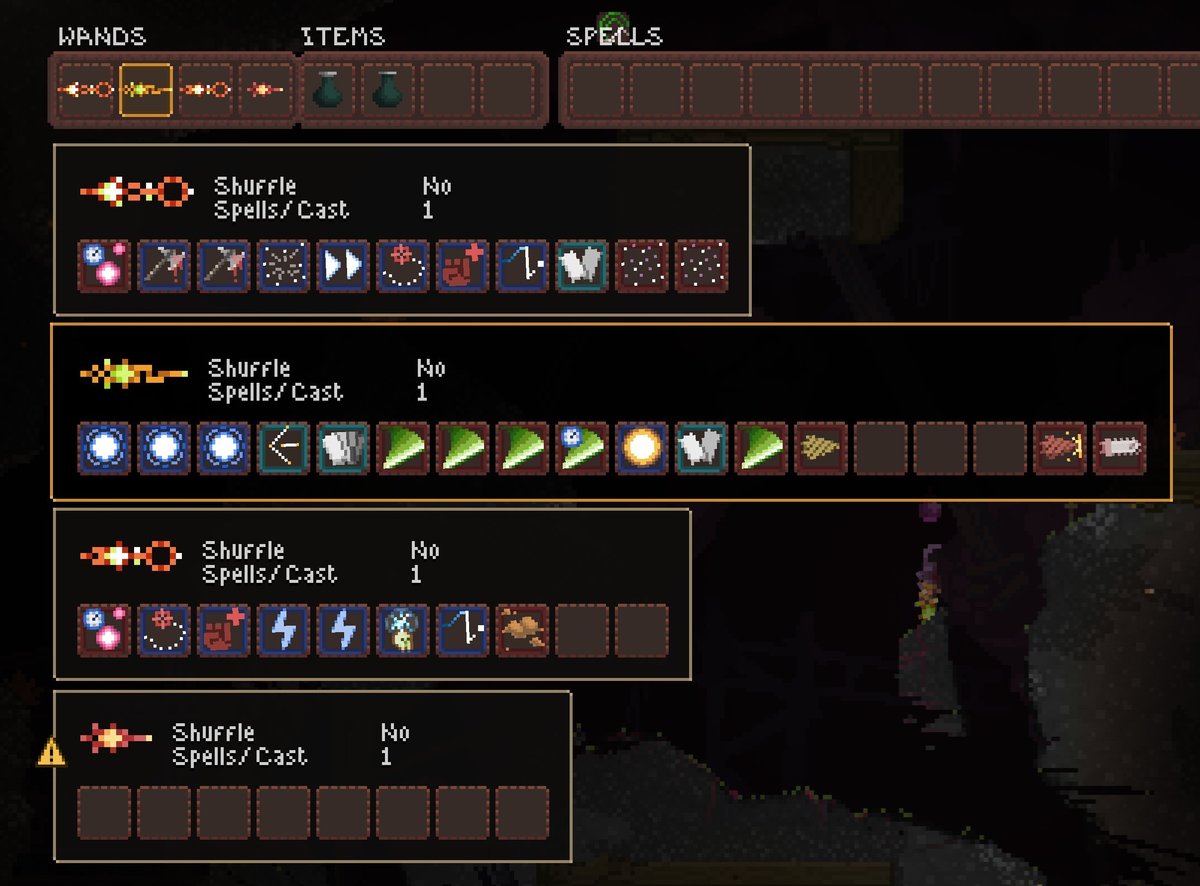Select the tan feather-shaped spell icon
Screen dimensions: 1200x886
tap(821, 448)
